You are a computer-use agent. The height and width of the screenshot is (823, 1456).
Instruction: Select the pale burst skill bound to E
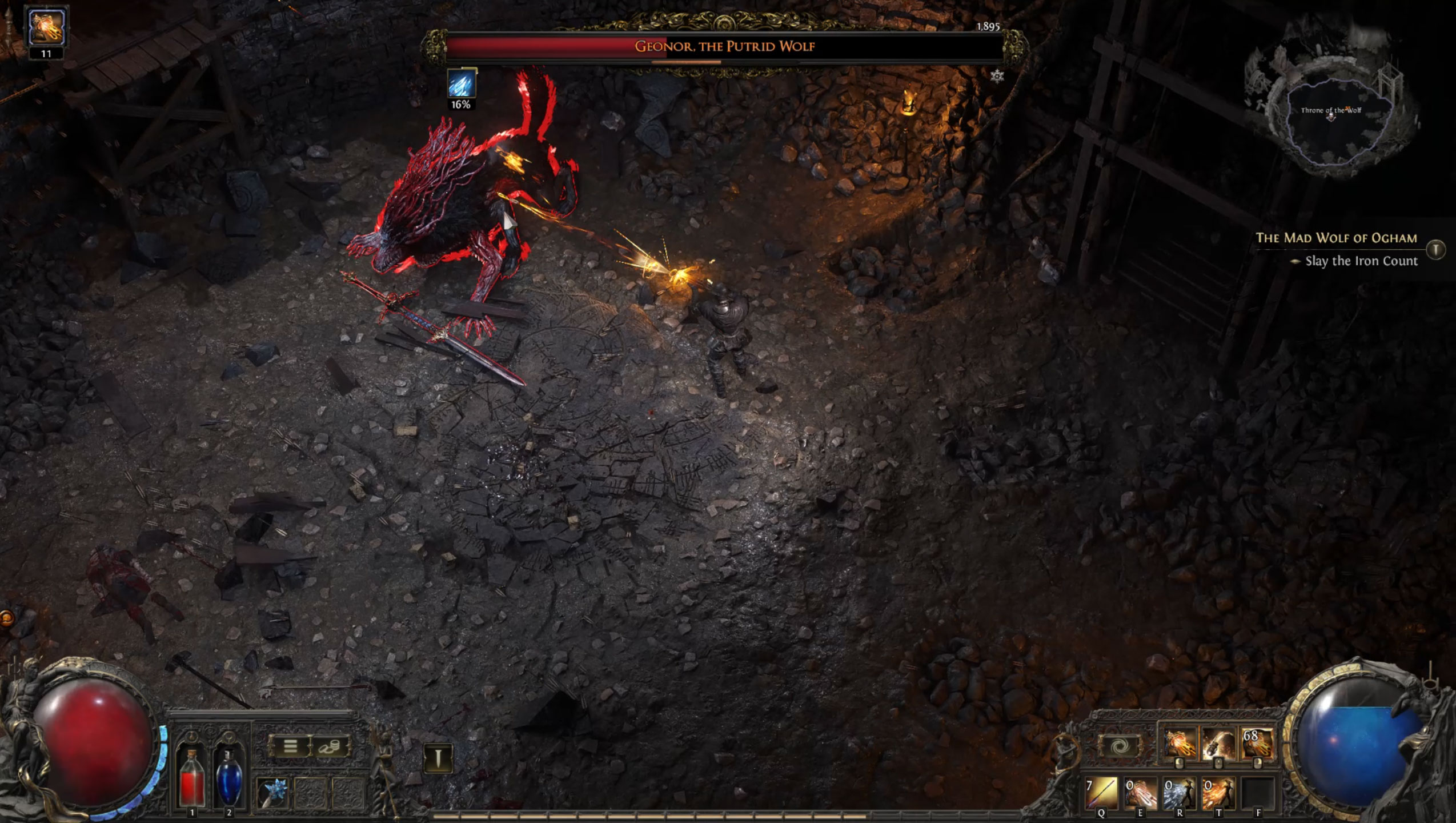(1140, 793)
